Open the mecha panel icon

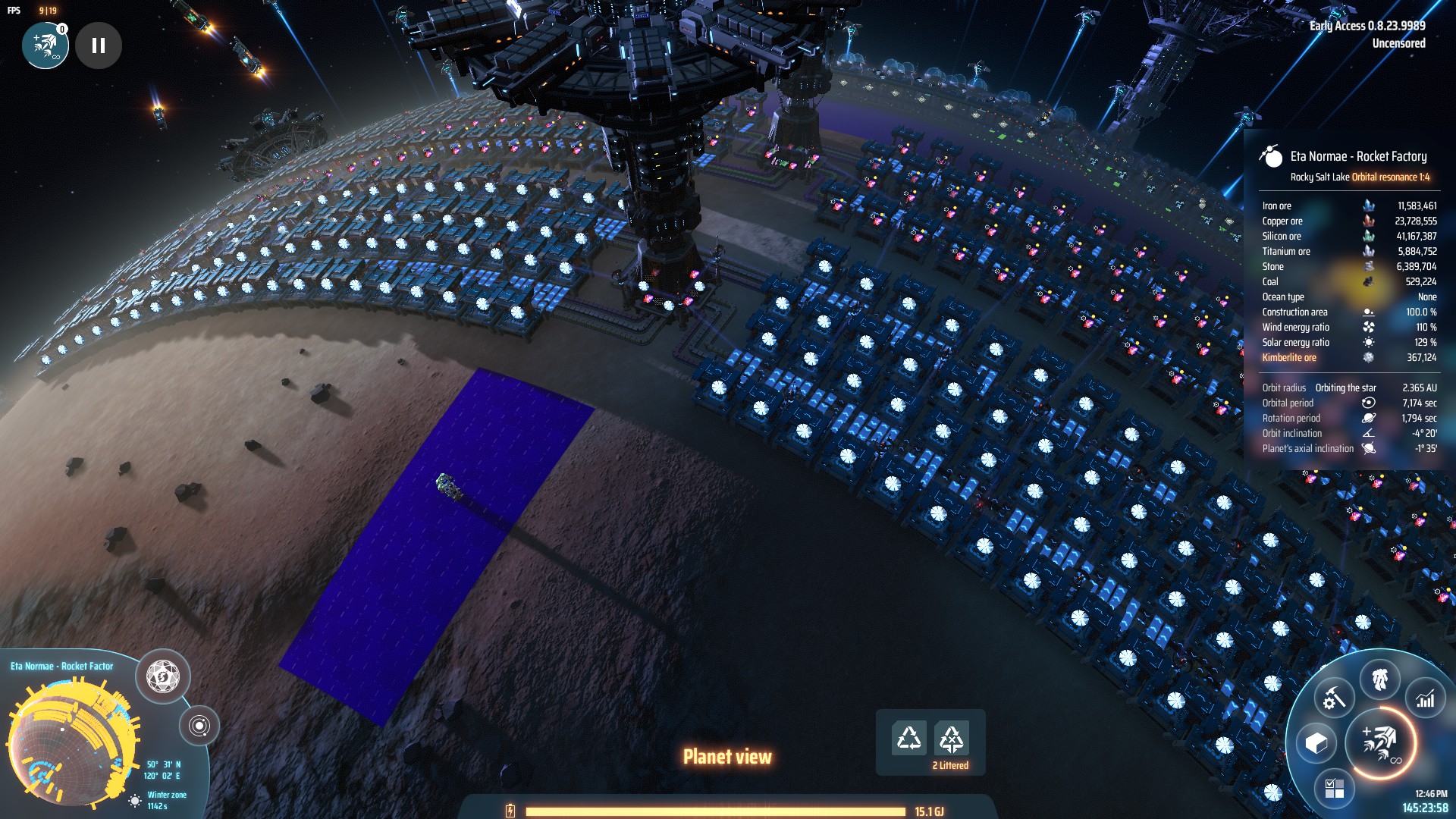(x=1379, y=679)
